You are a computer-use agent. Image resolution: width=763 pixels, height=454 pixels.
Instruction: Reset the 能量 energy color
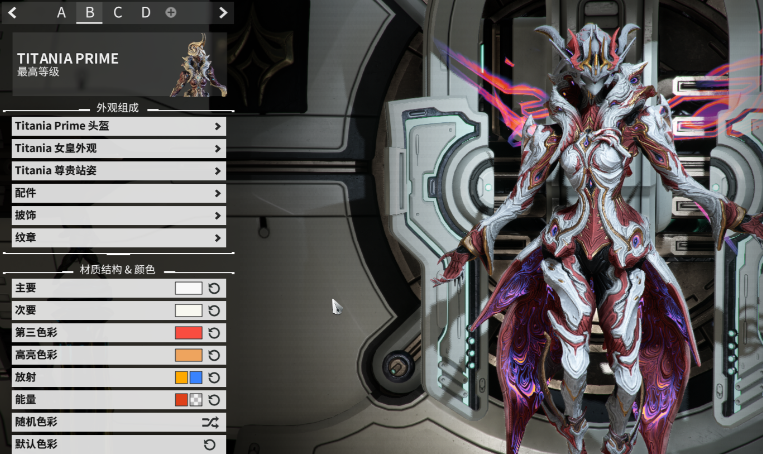coord(214,400)
